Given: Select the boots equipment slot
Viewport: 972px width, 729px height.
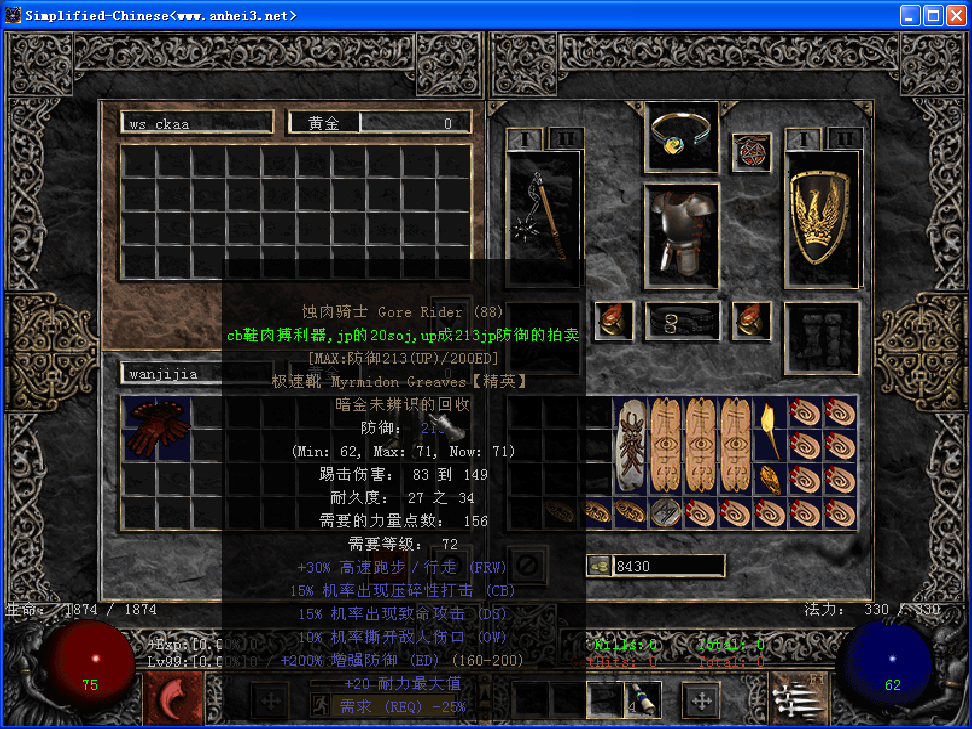Looking at the screenshot, I should (x=821, y=337).
